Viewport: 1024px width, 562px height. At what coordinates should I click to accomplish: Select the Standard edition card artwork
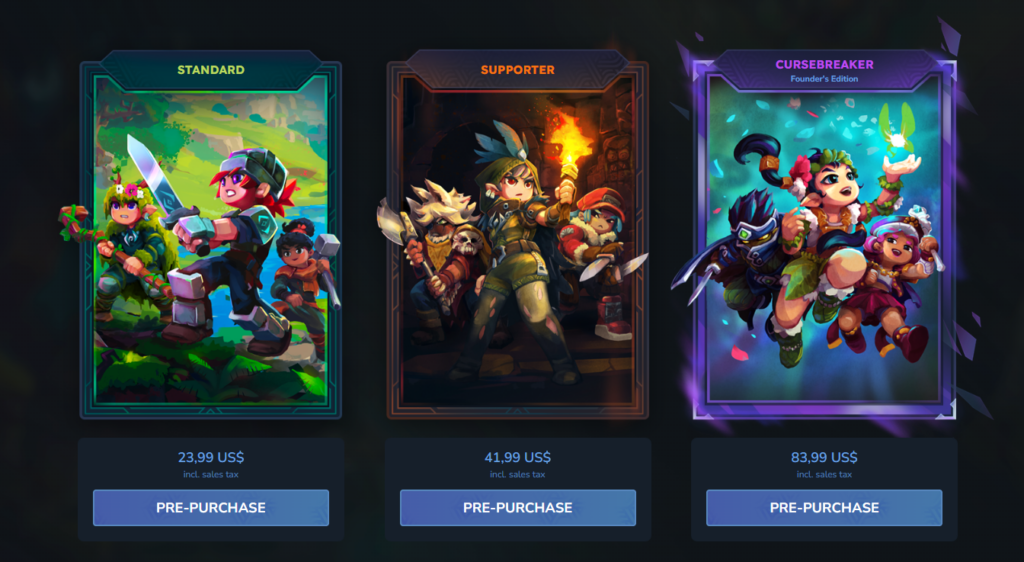click(x=210, y=240)
